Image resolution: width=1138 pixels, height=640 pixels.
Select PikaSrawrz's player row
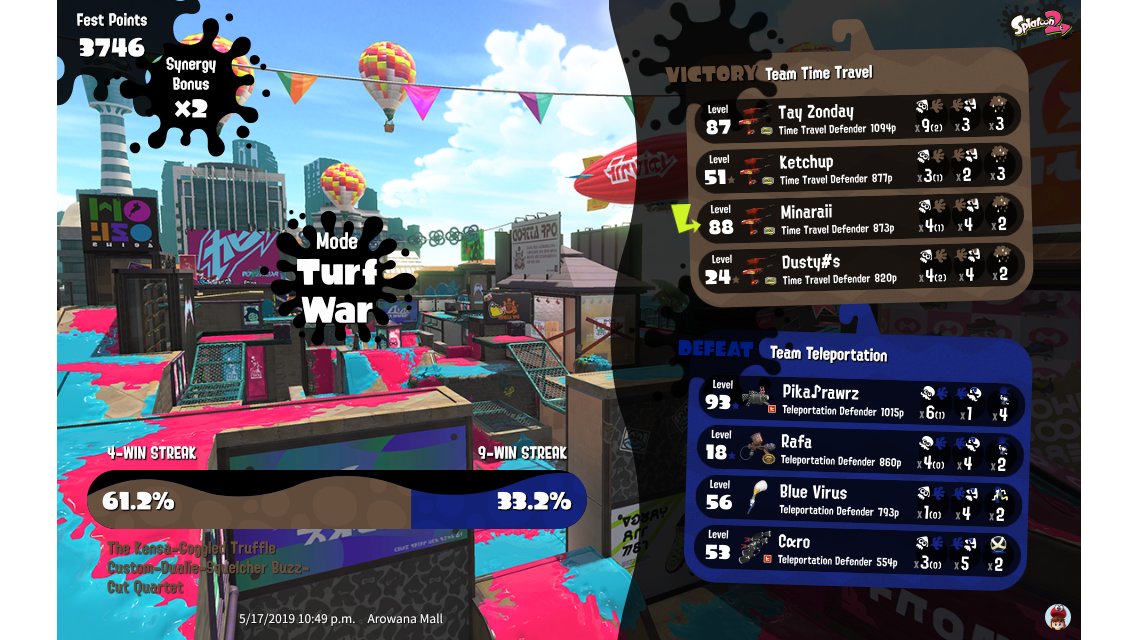click(860, 400)
